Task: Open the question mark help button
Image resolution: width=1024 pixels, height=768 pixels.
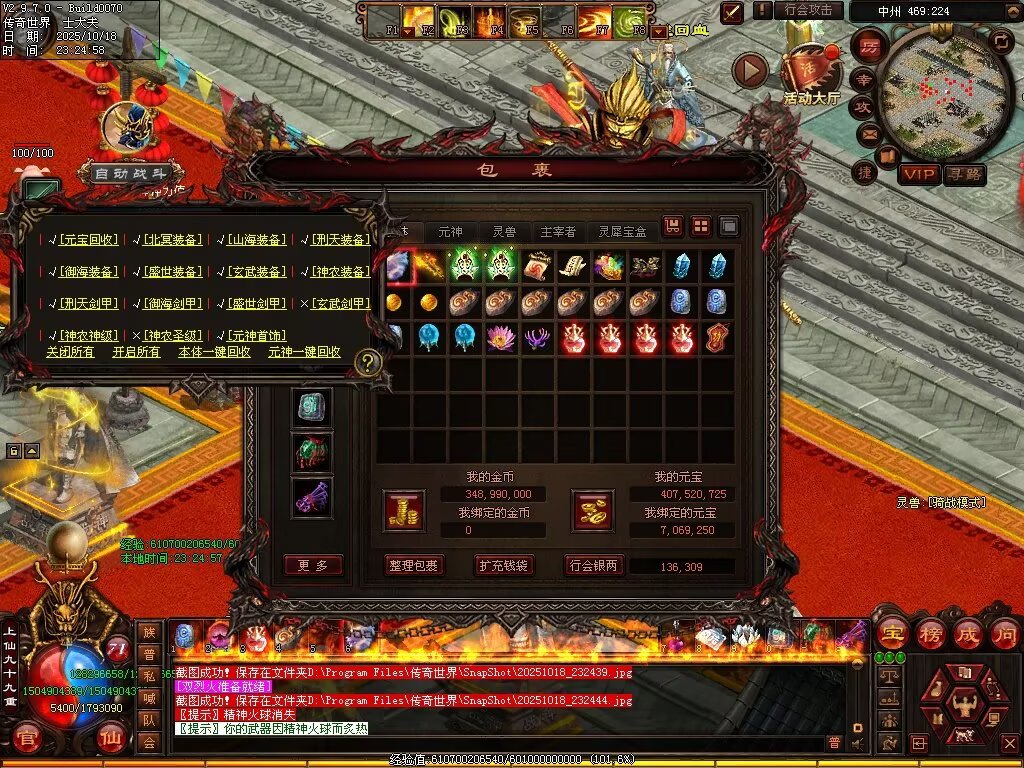Action: point(368,362)
